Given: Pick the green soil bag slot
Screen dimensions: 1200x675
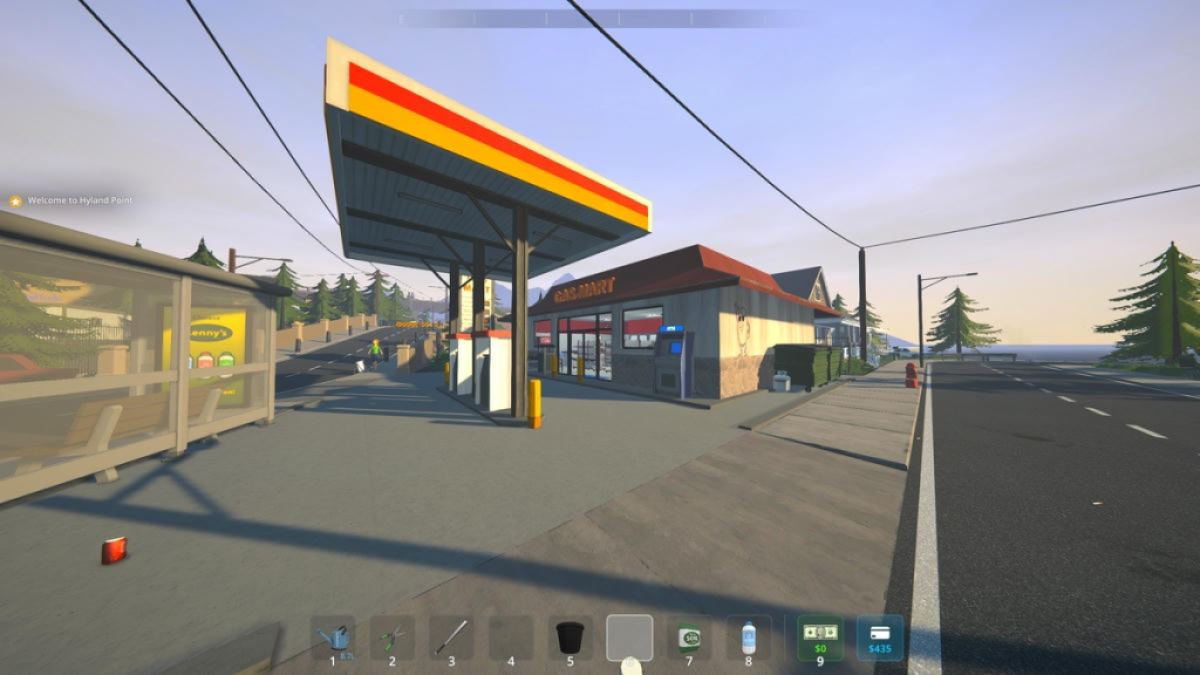Looking at the screenshot, I should click(x=689, y=637).
